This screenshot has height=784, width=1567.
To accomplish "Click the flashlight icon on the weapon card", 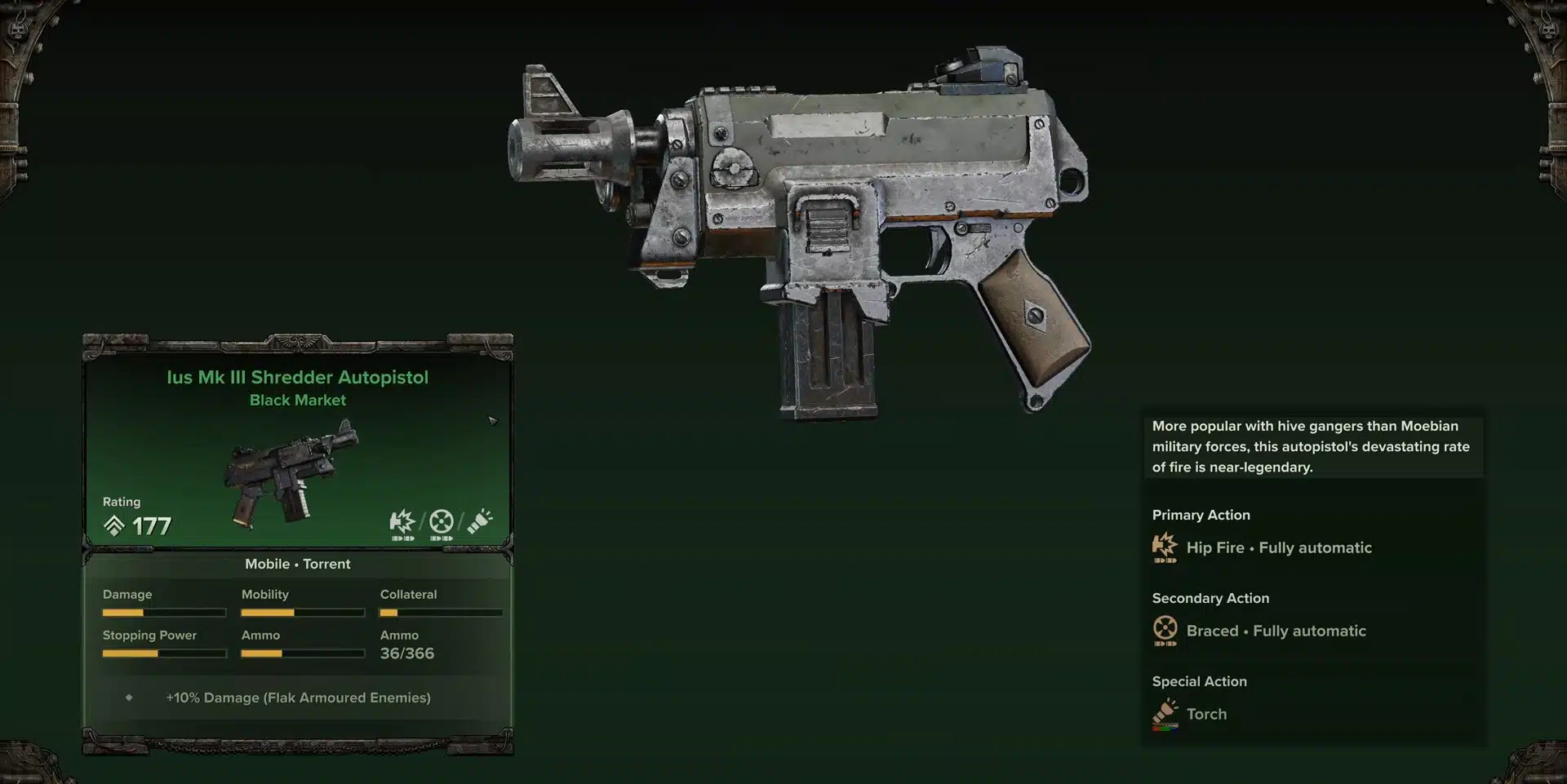I will click(x=480, y=522).
